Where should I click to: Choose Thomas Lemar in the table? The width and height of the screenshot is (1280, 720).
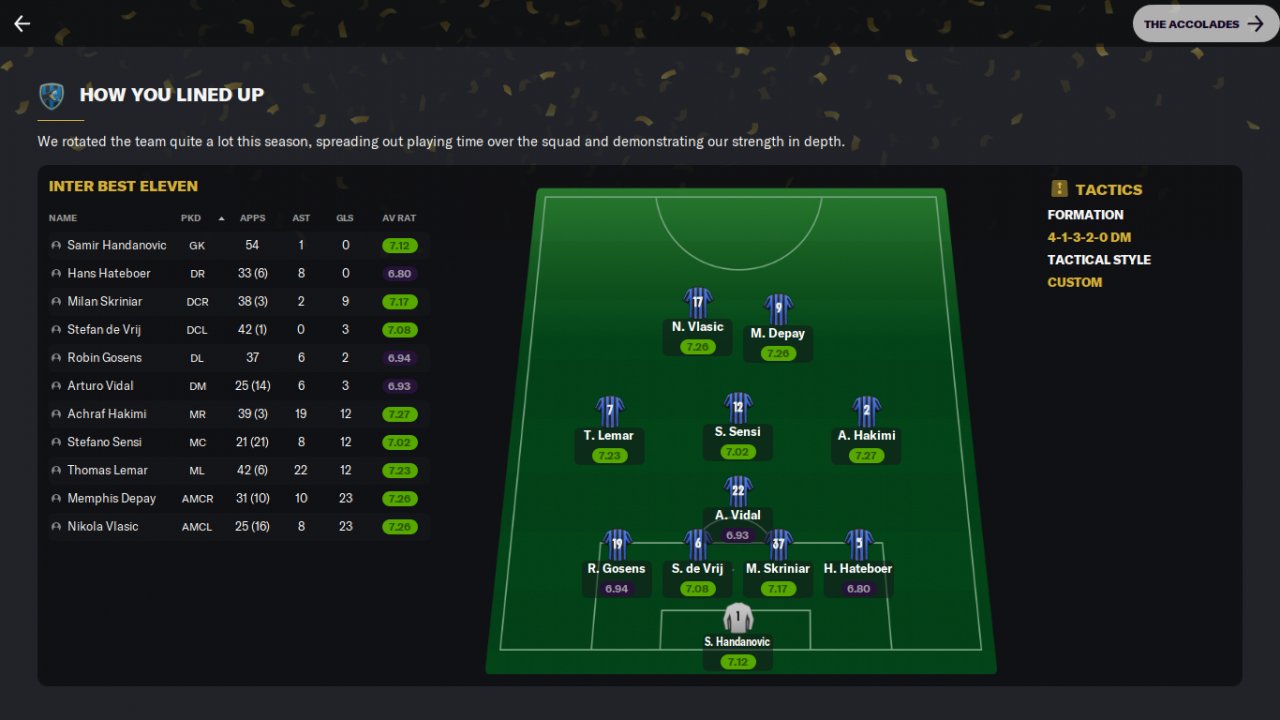pos(107,470)
